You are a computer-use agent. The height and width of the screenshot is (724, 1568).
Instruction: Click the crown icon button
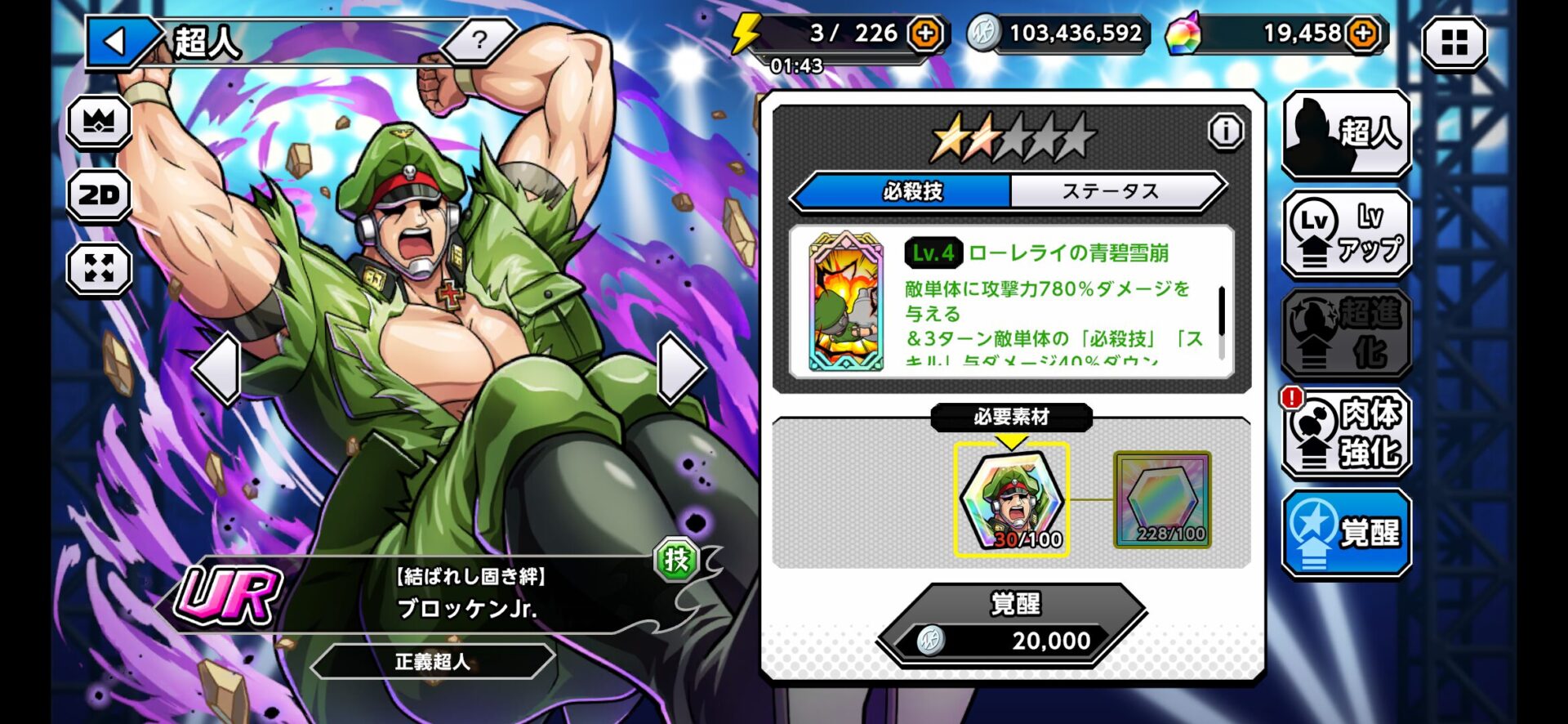pos(99,123)
